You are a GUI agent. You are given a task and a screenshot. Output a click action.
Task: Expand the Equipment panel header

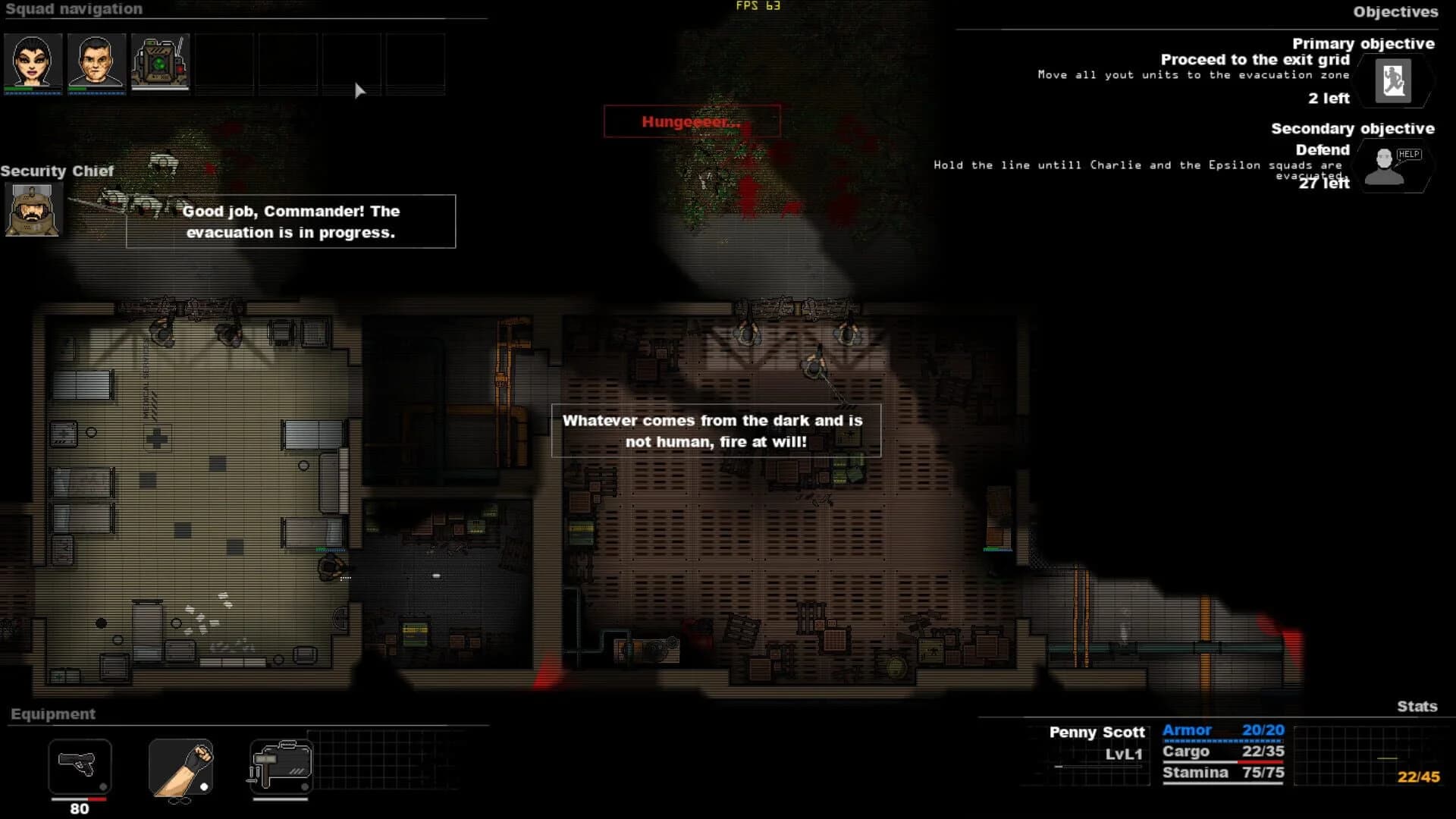pos(53,714)
